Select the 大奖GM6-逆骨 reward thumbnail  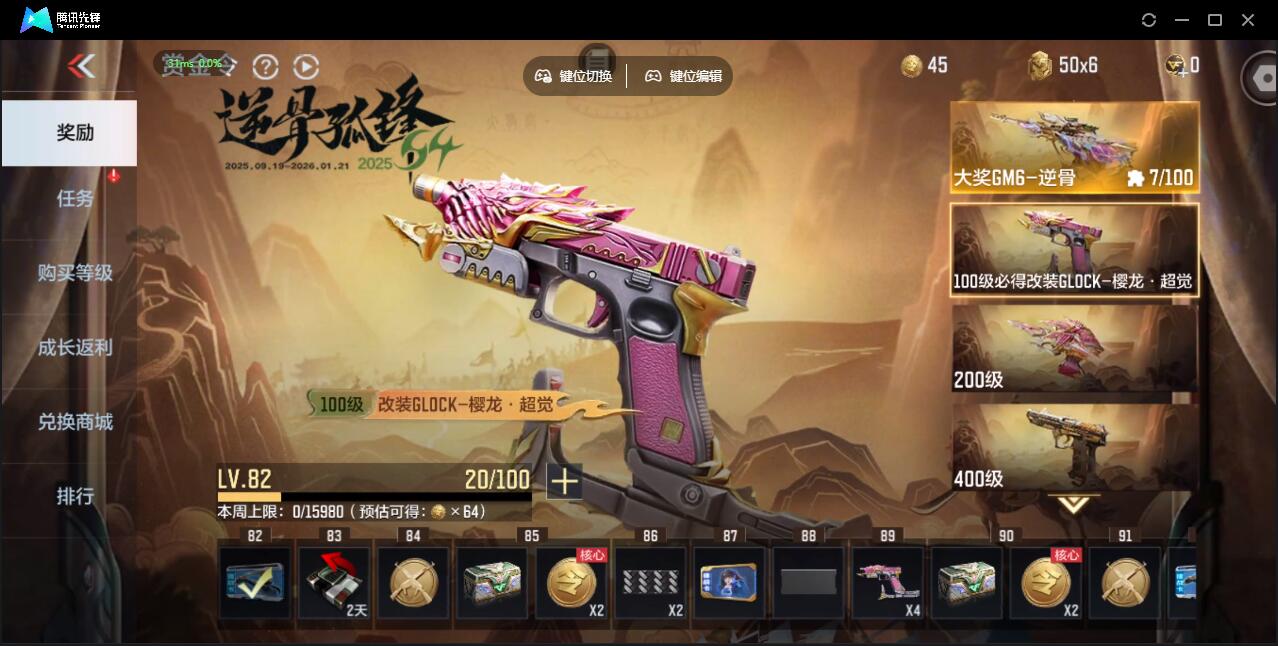point(1074,147)
